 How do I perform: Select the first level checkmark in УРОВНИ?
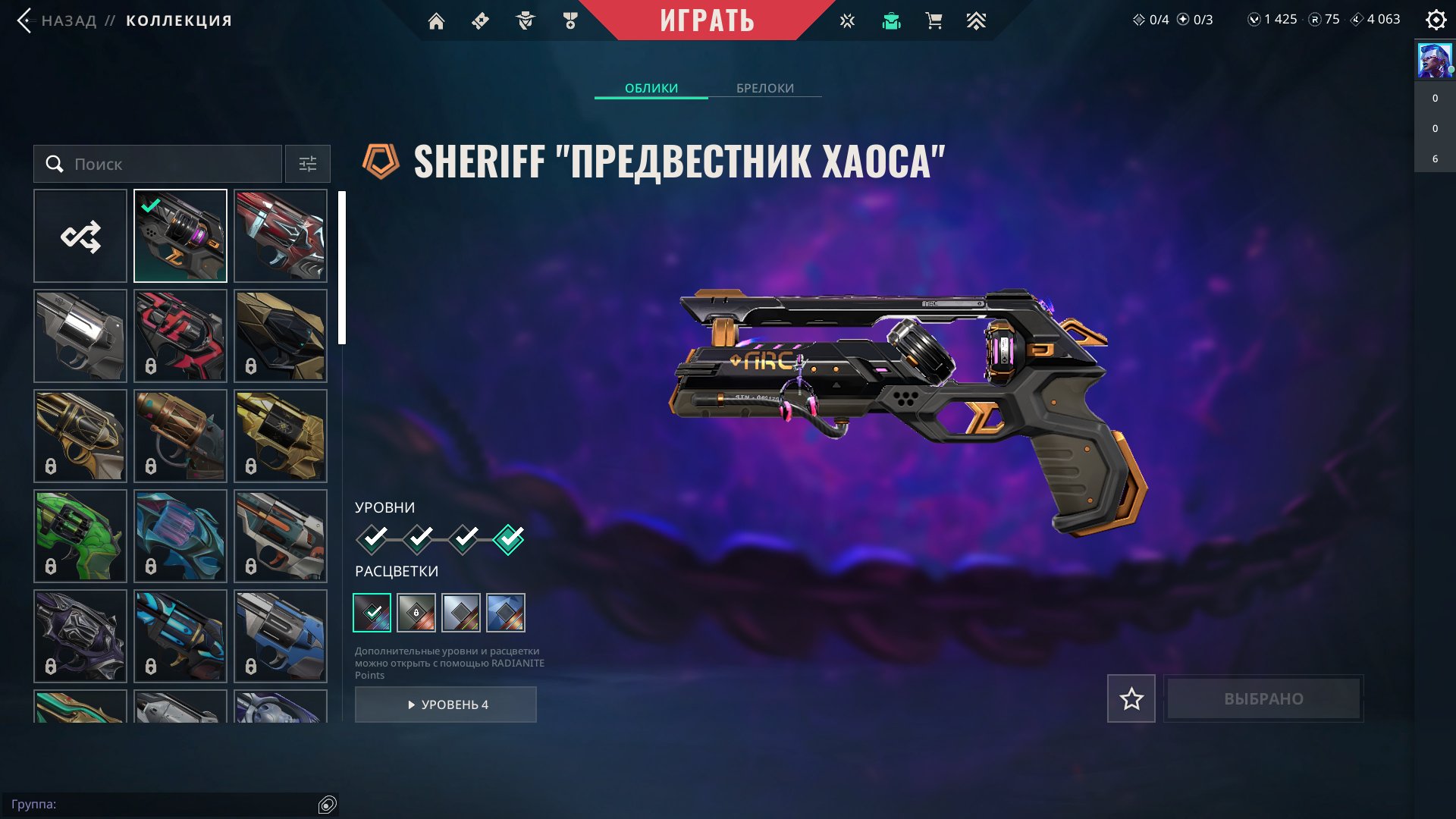tap(372, 540)
